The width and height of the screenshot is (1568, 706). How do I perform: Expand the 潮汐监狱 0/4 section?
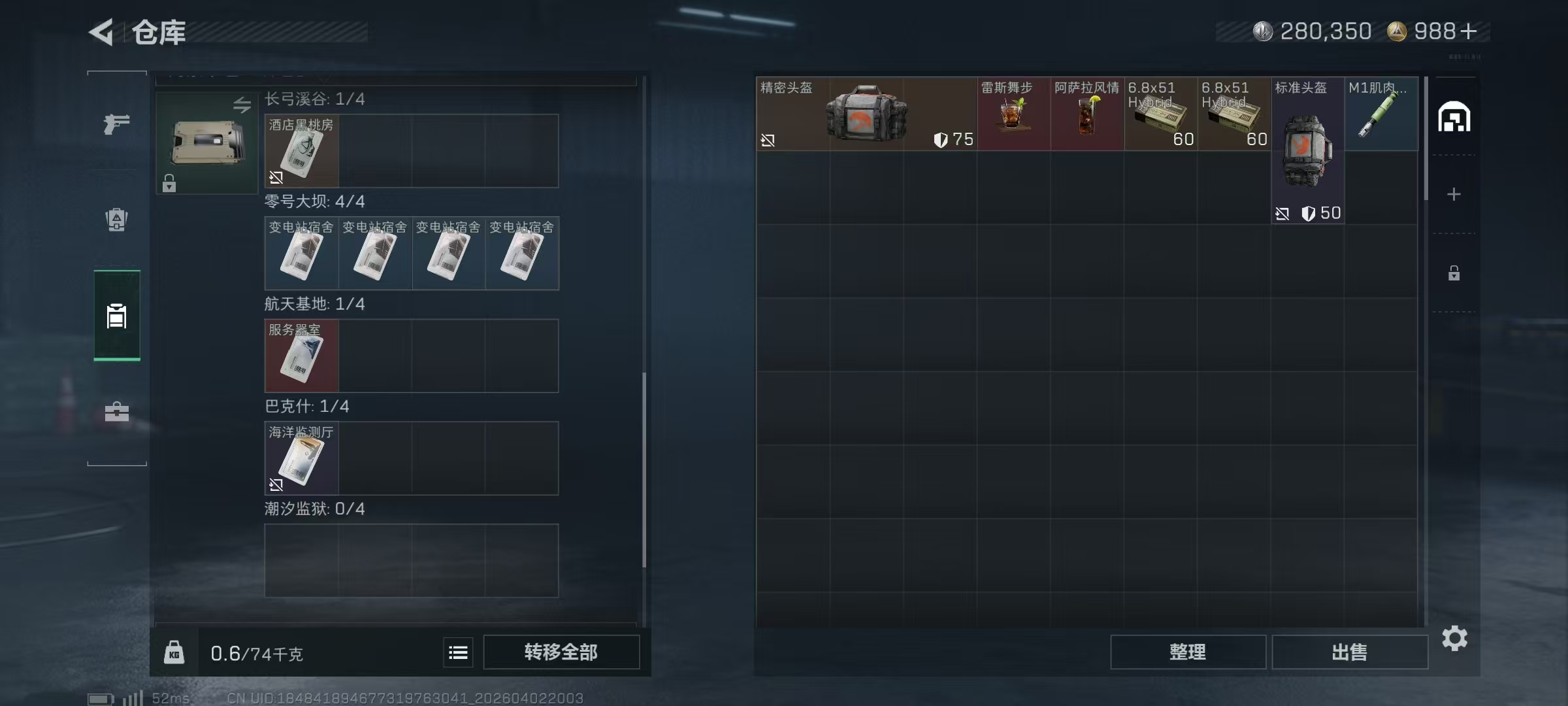point(314,509)
